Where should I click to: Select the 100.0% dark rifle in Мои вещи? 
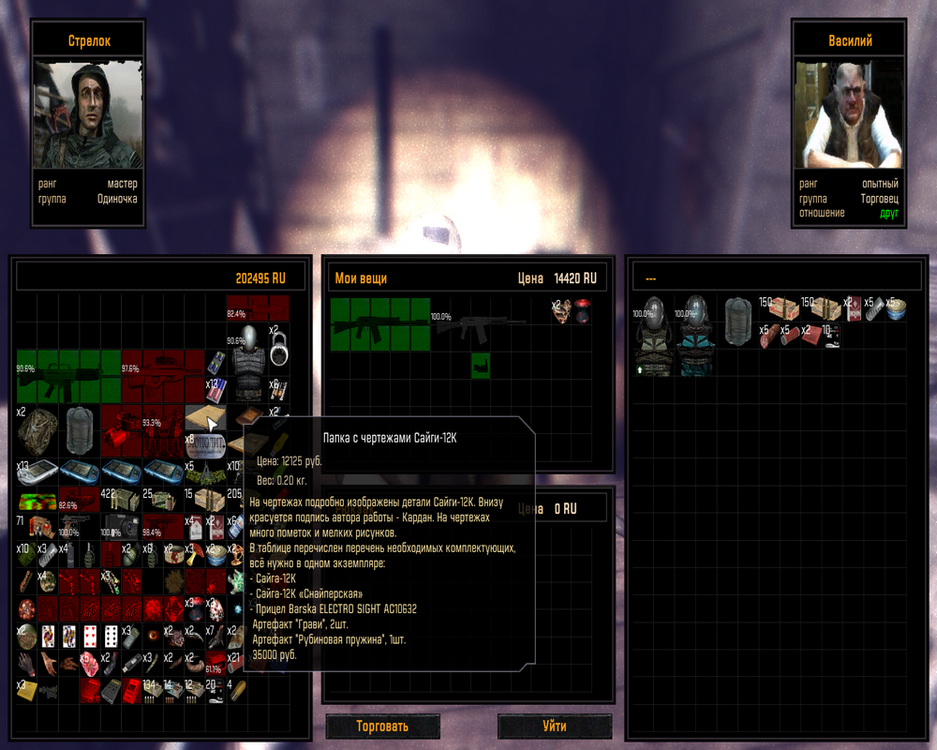(480, 323)
